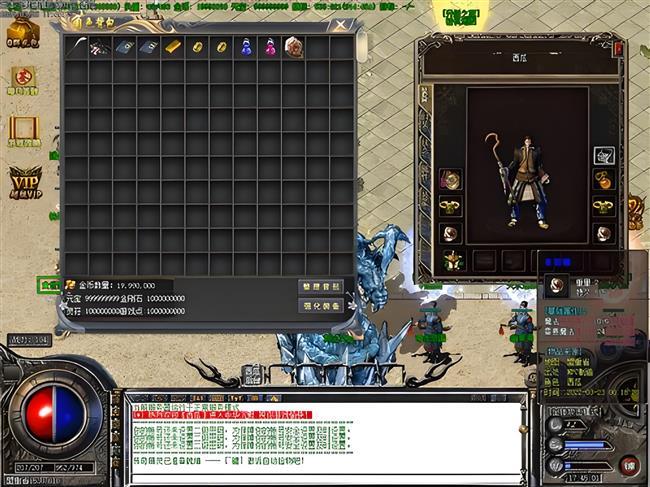Close the inventory bag window
The height and width of the screenshot is (487, 650).
(342, 25)
